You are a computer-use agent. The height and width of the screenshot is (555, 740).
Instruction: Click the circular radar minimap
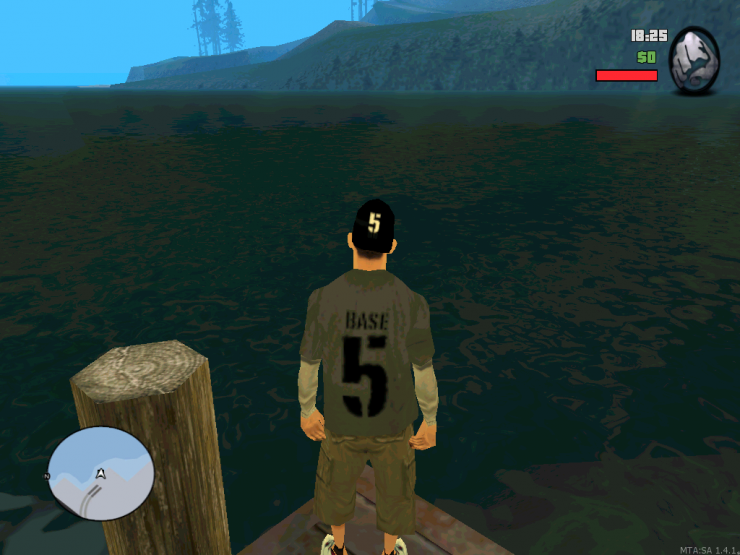(101, 473)
